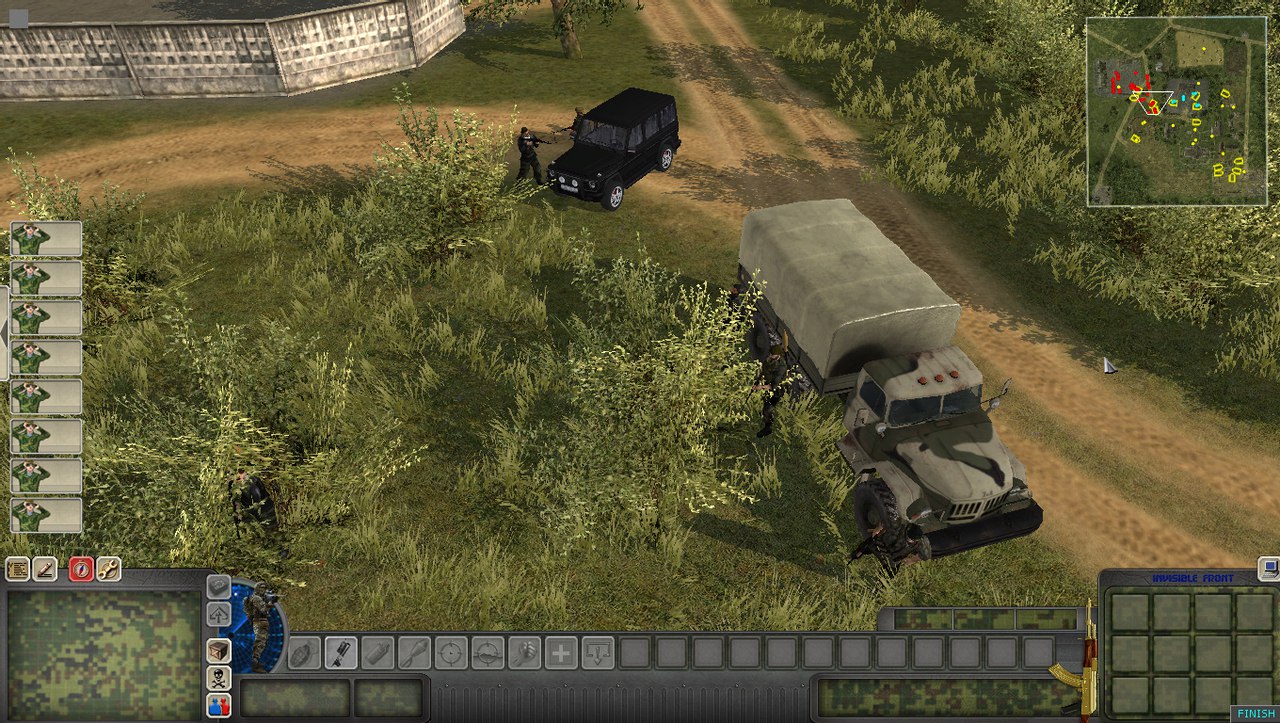Click the skull and crossbones button

click(218, 678)
